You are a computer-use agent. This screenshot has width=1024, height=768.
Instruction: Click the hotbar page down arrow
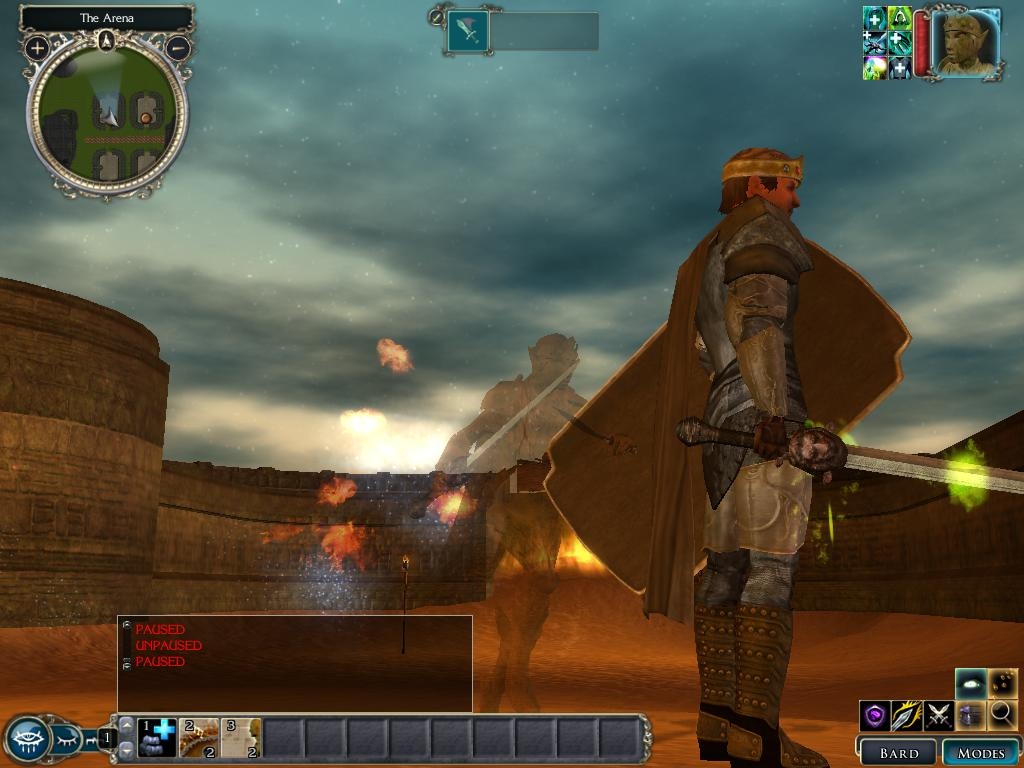pos(126,750)
